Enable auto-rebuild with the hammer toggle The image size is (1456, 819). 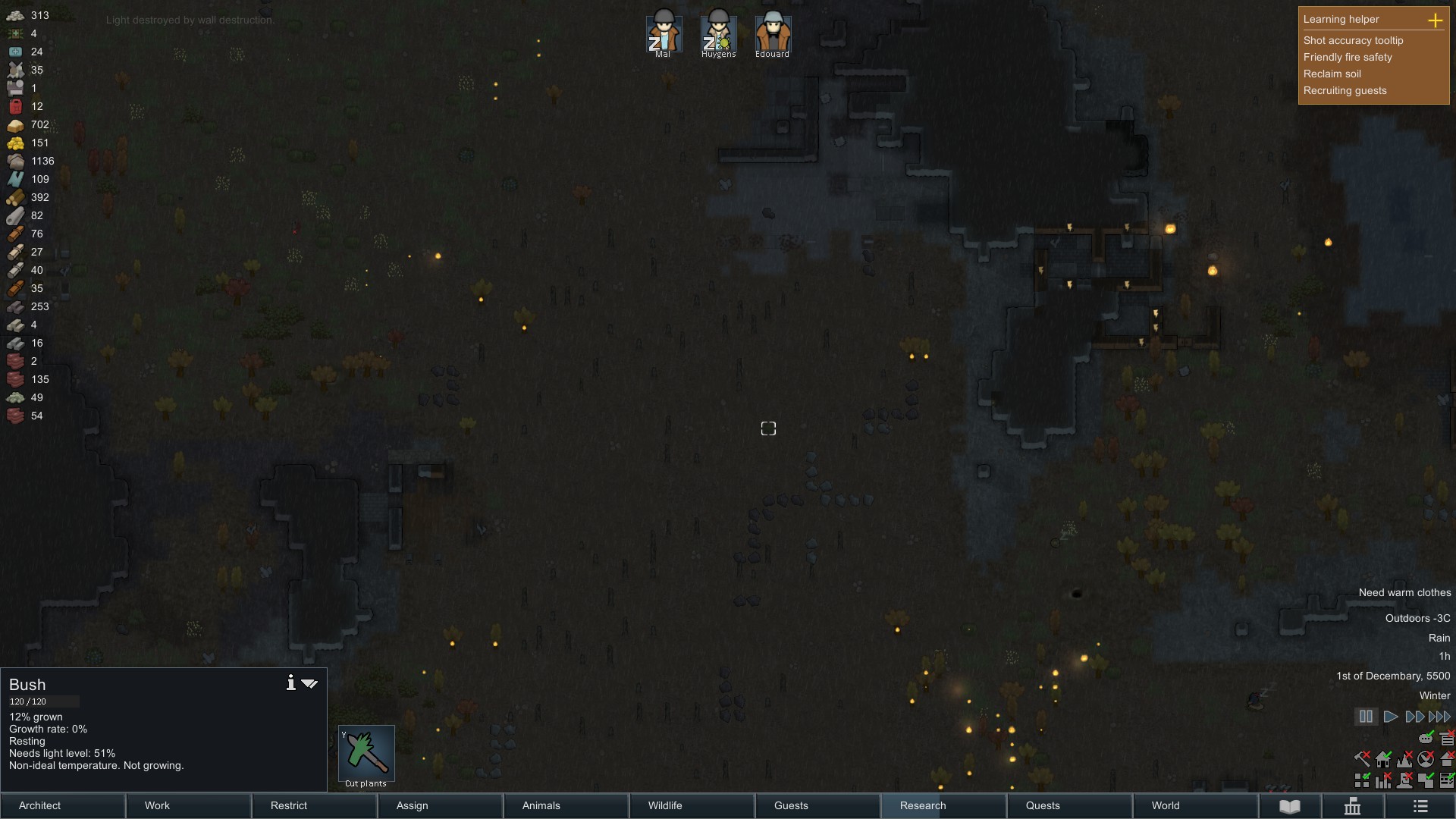[x=1362, y=759]
